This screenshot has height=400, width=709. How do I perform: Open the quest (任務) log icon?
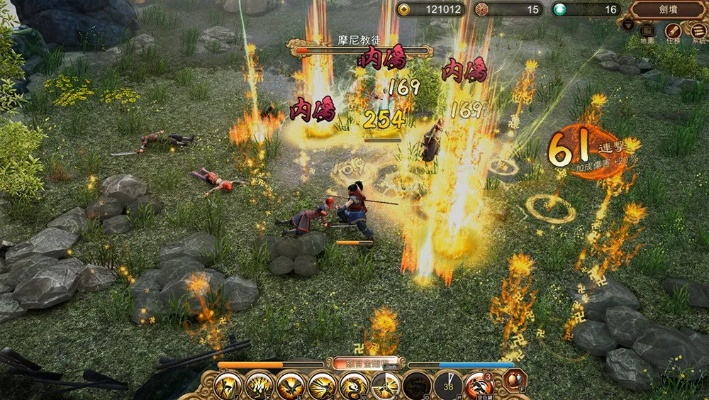(673, 32)
